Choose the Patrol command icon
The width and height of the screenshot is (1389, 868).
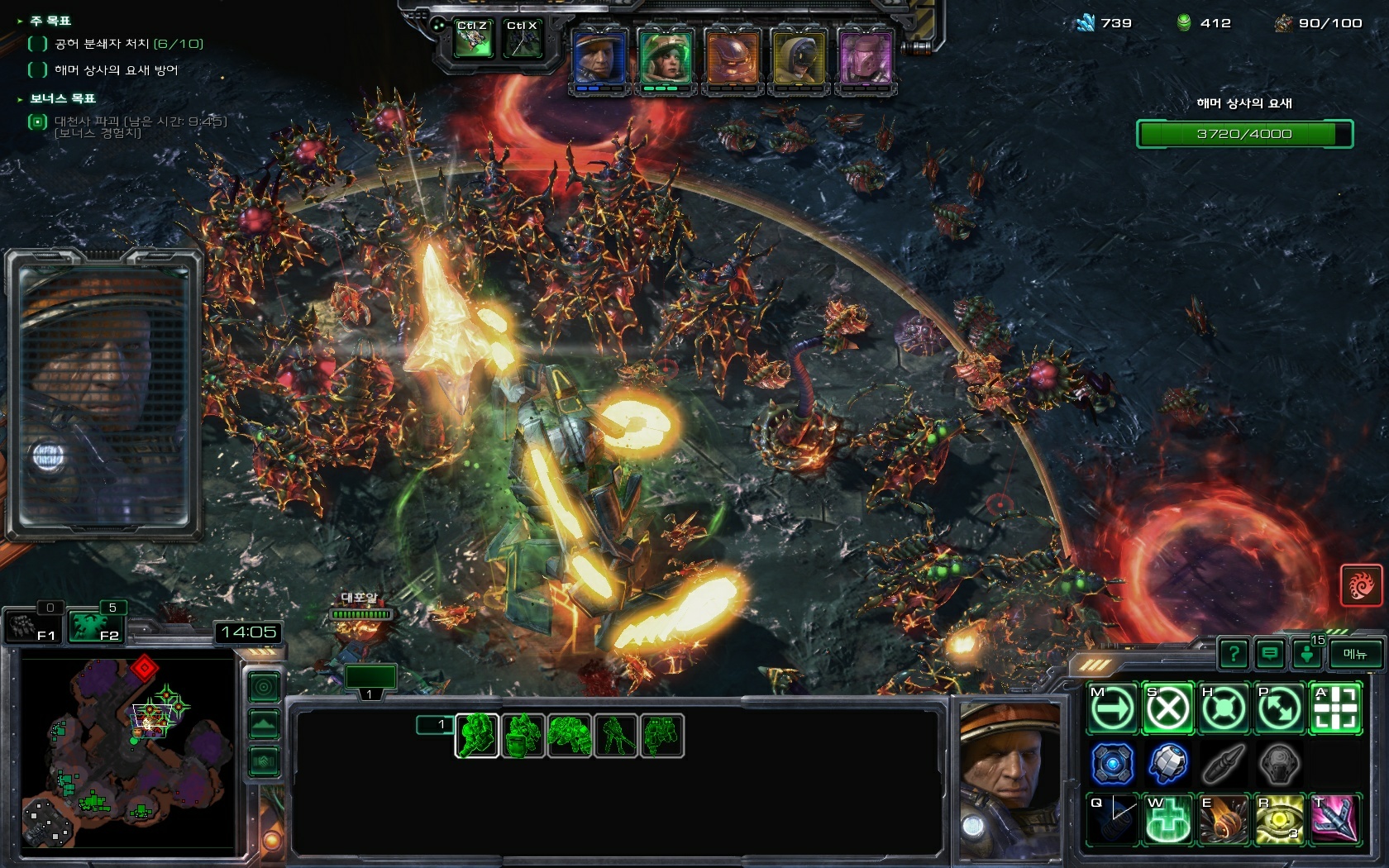1278,708
